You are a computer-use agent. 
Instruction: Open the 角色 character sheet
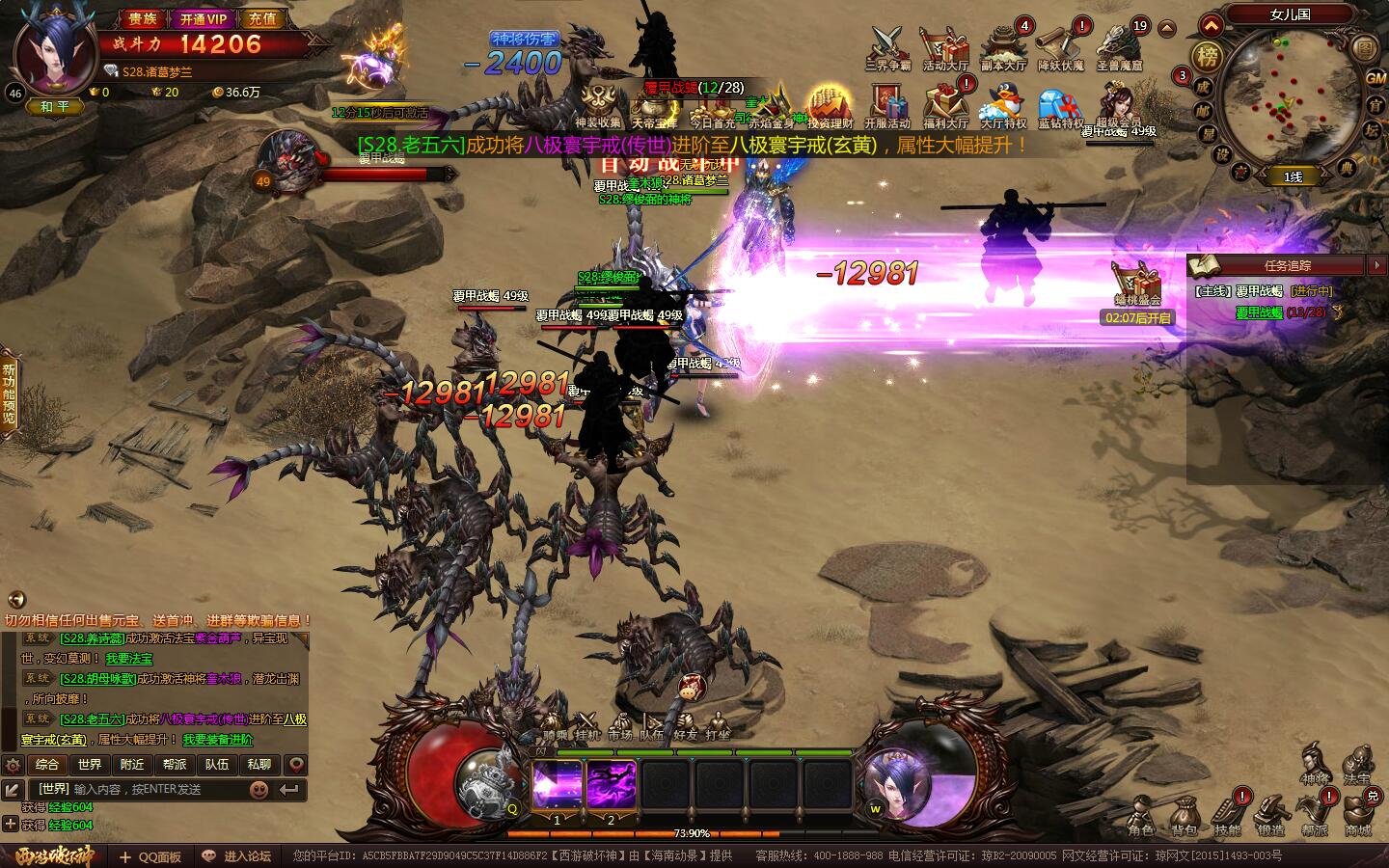1141,818
